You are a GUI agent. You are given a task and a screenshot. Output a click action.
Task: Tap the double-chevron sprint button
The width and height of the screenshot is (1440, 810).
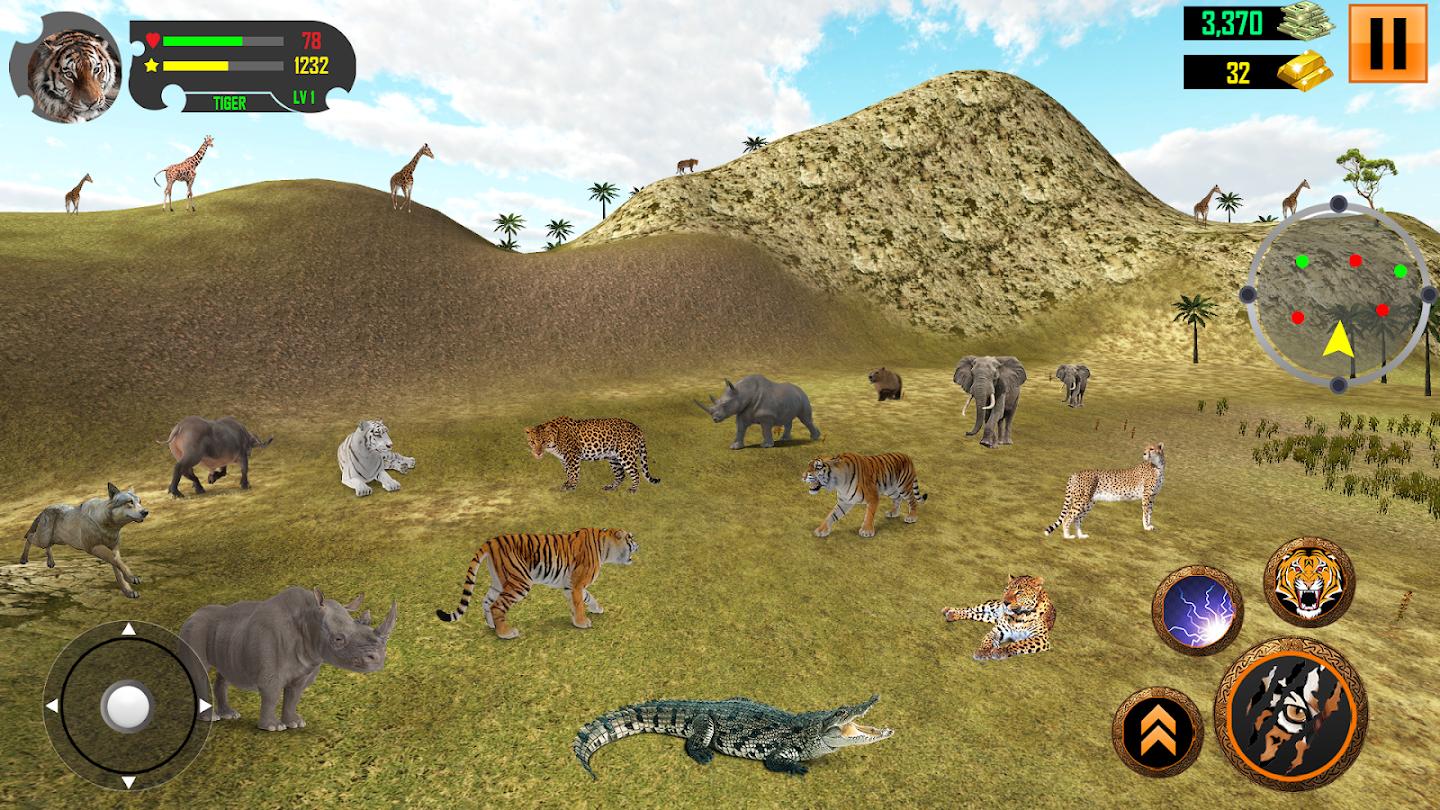pyautogui.click(x=1157, y=731)
